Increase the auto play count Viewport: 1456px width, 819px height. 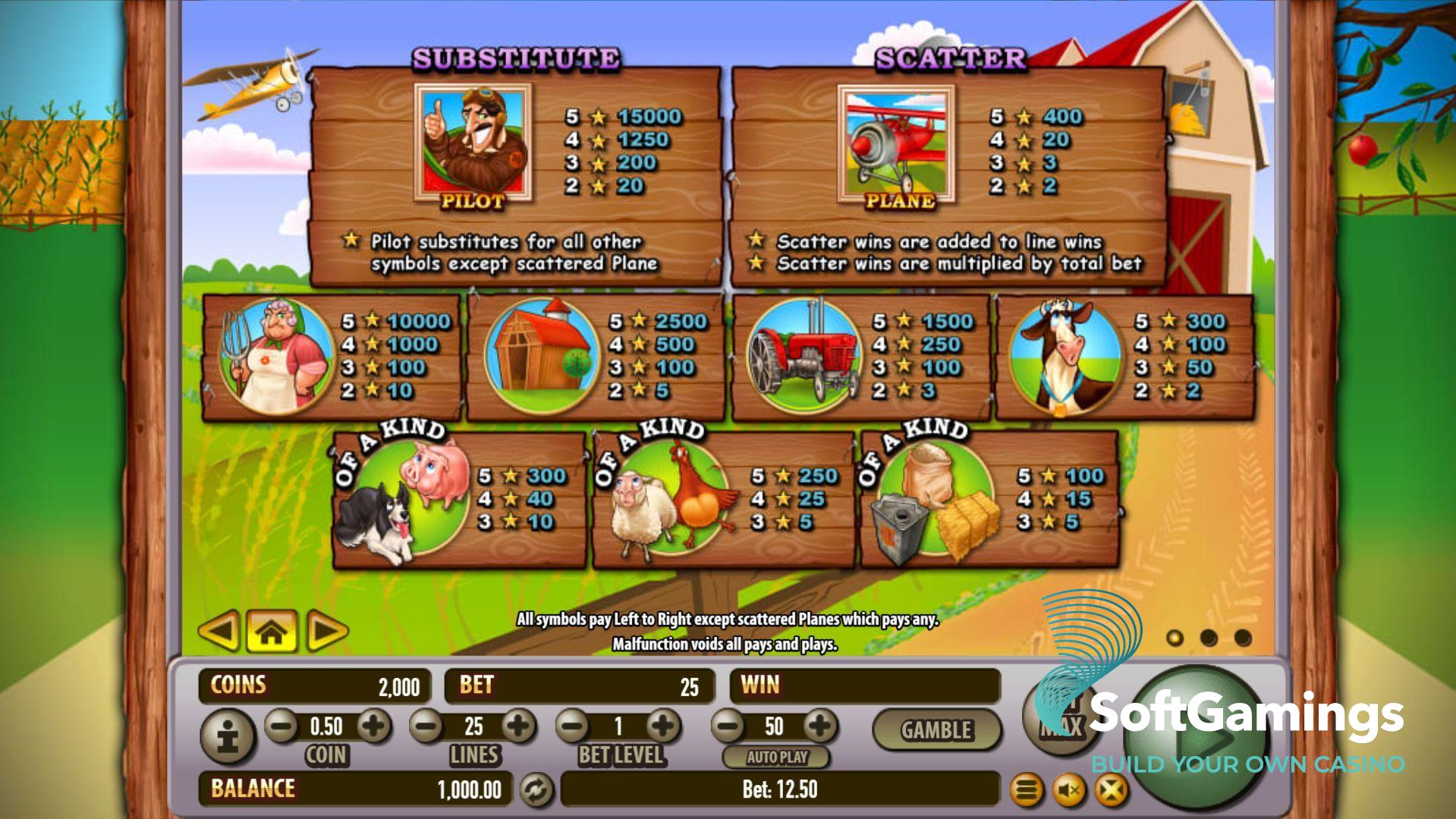tap(819, 726)
